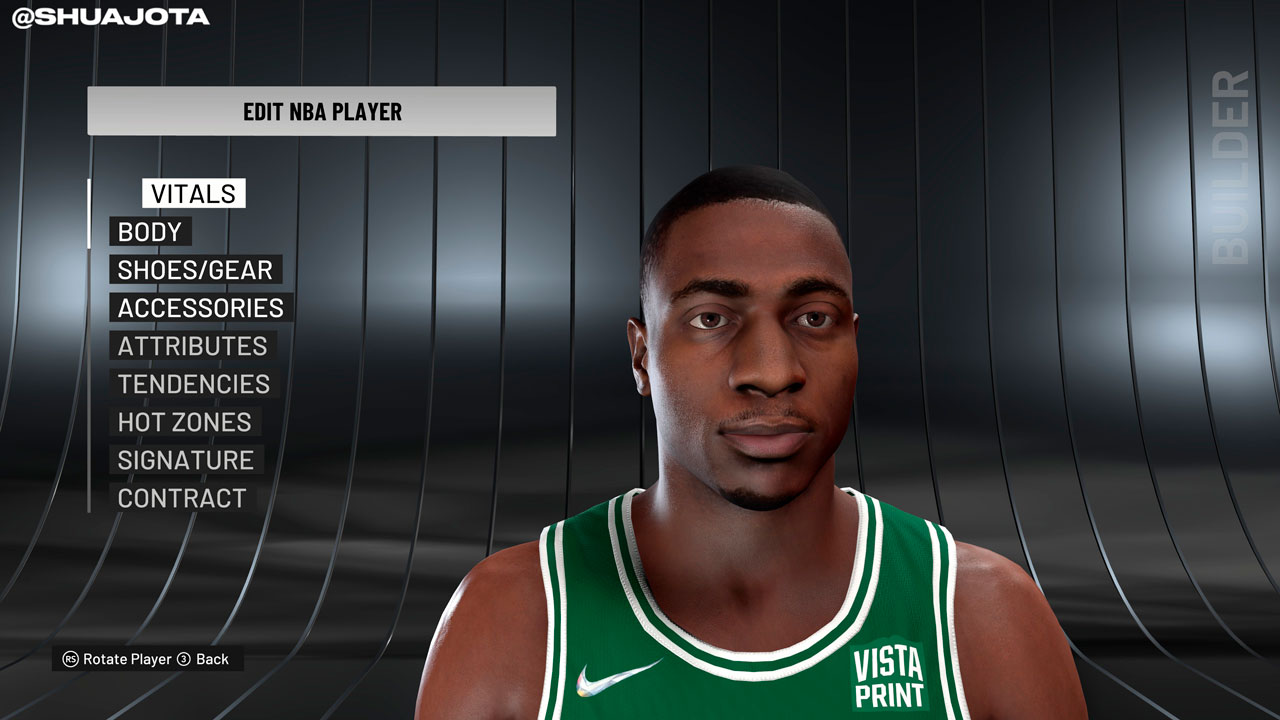1280x720 pixels.
Task: Choose the Shoes/Gear menu entry
Action: (x=195, y=270)
